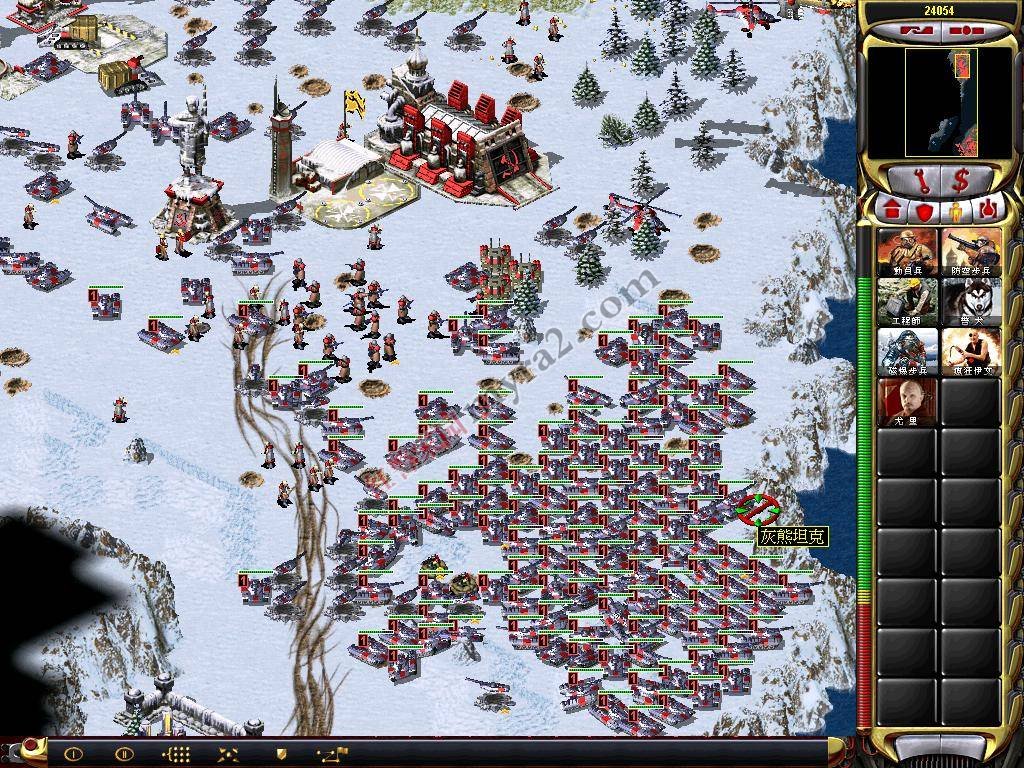
Task: Build an Attack Dog
Action: 971,302
